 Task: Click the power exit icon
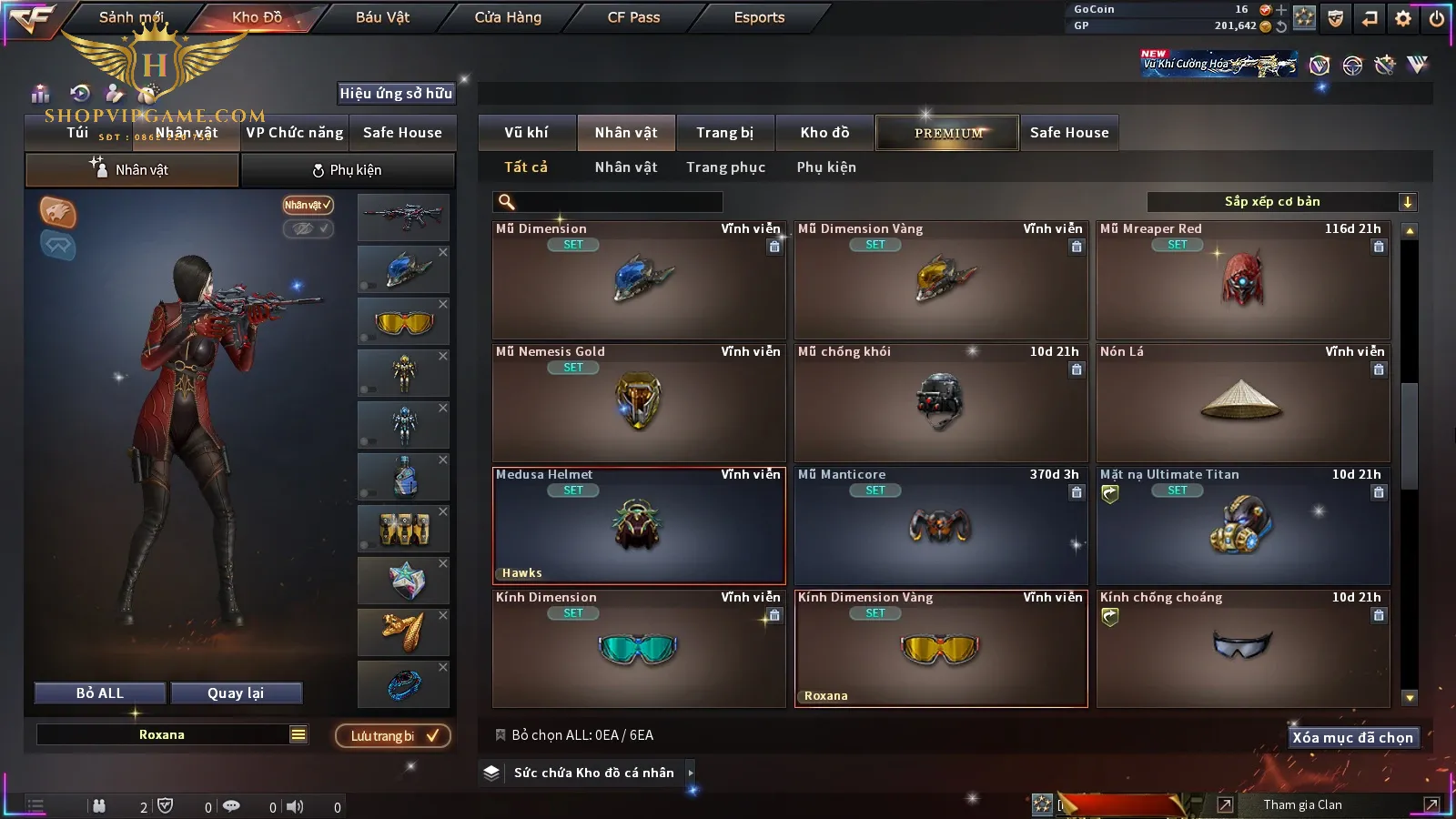coord(1437,18)
